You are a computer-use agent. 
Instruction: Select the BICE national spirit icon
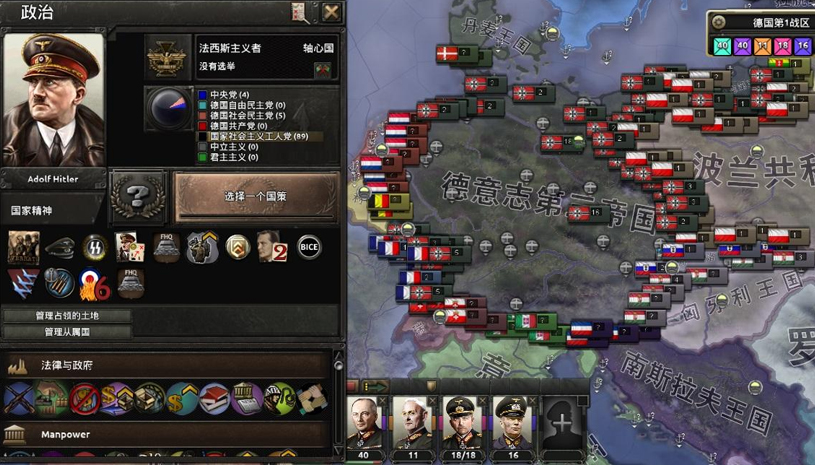(310, 247)
